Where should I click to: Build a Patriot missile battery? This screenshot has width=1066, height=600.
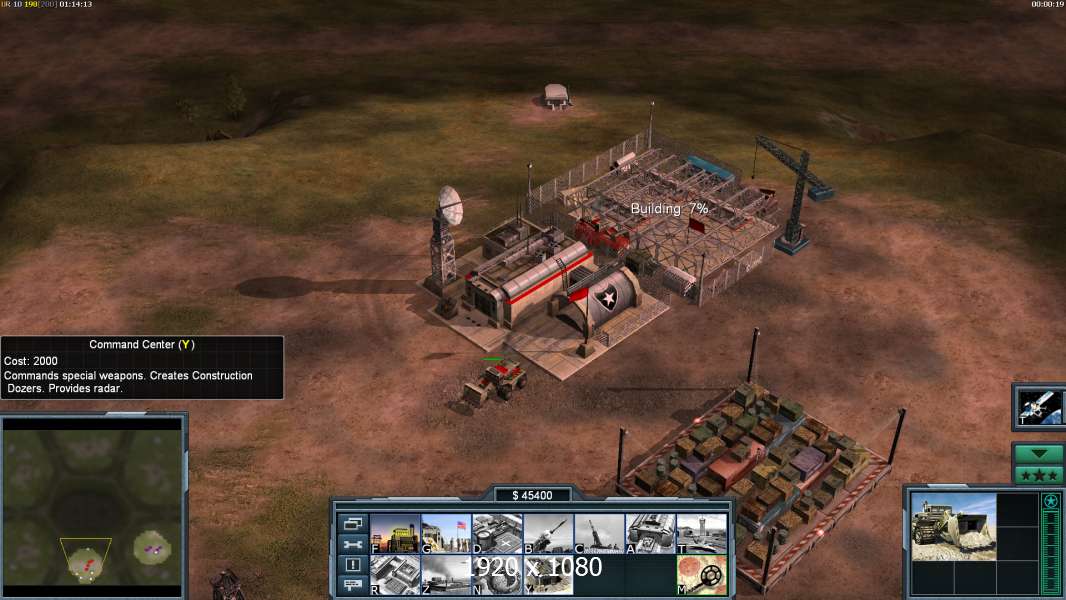pos(548,534)
